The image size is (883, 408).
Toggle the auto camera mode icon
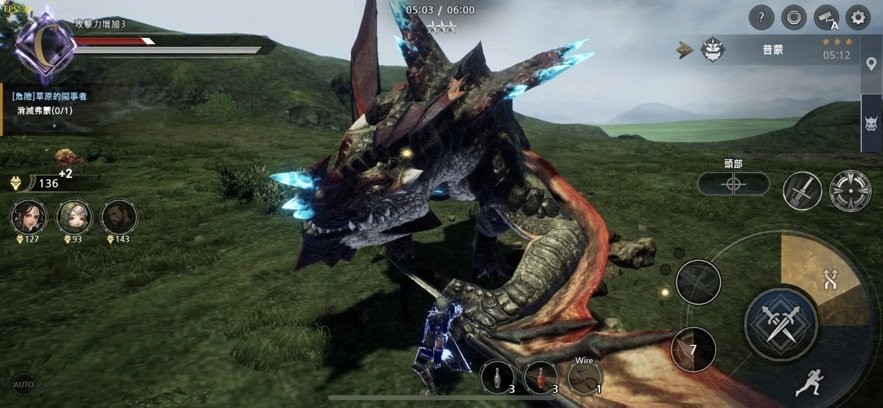tap(825, 16)
